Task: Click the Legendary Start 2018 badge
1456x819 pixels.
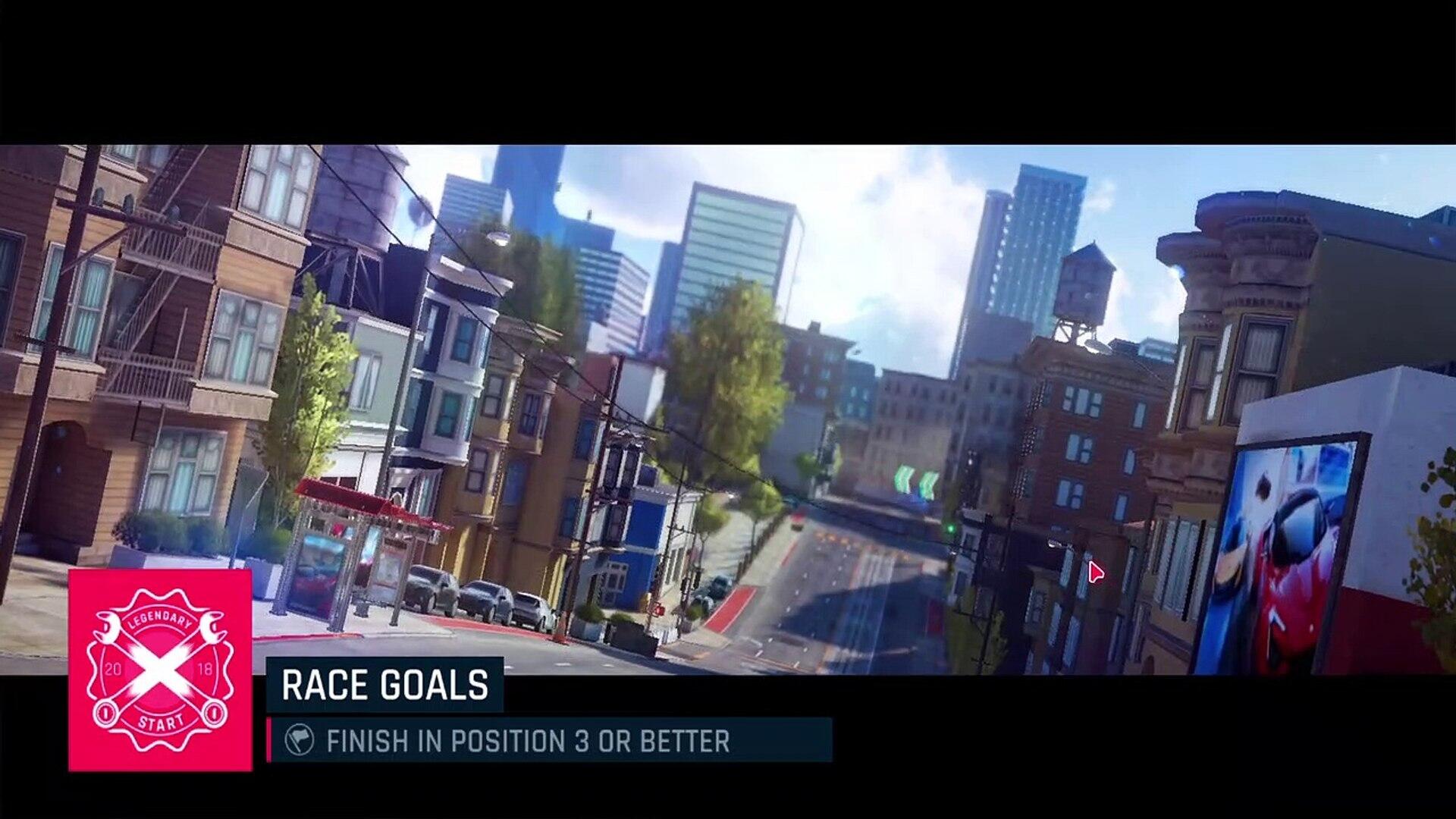Action: tap(160, 670)
